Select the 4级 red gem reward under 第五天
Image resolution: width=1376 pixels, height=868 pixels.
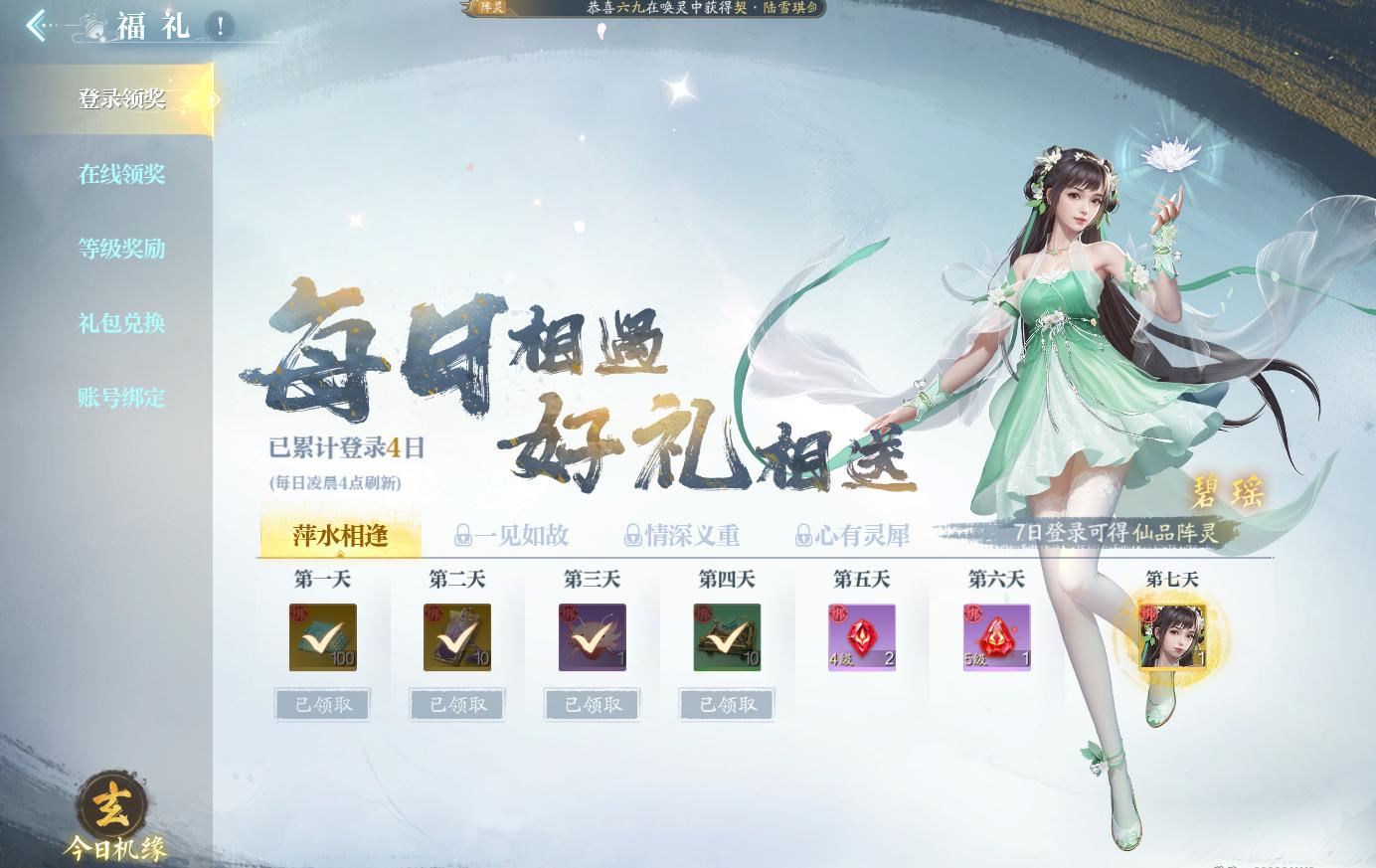(x=861, y=637)
